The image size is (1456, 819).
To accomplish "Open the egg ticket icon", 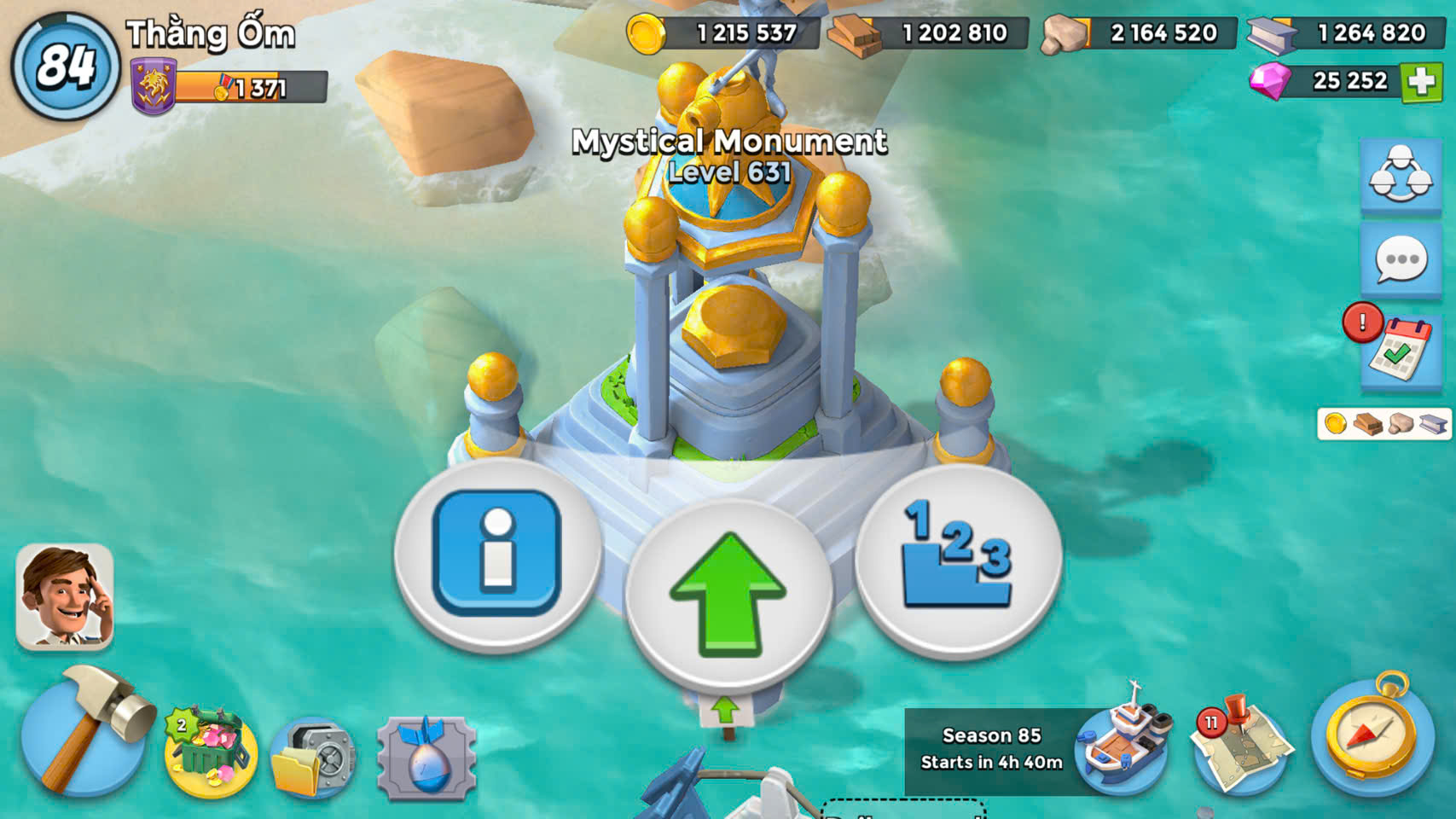I will 426,758.
